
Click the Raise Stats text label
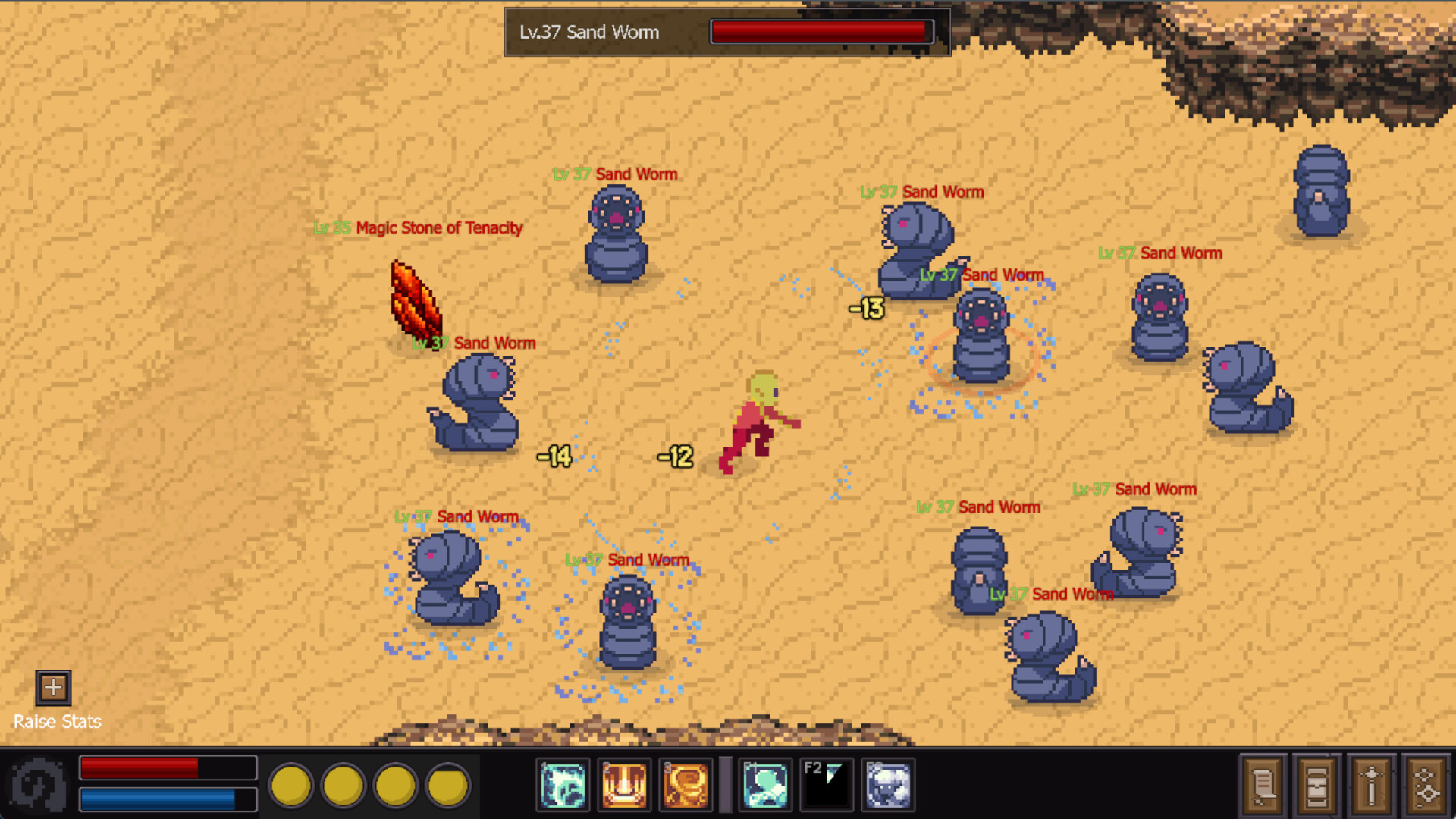pyautogui.click(x=57, y=721)
